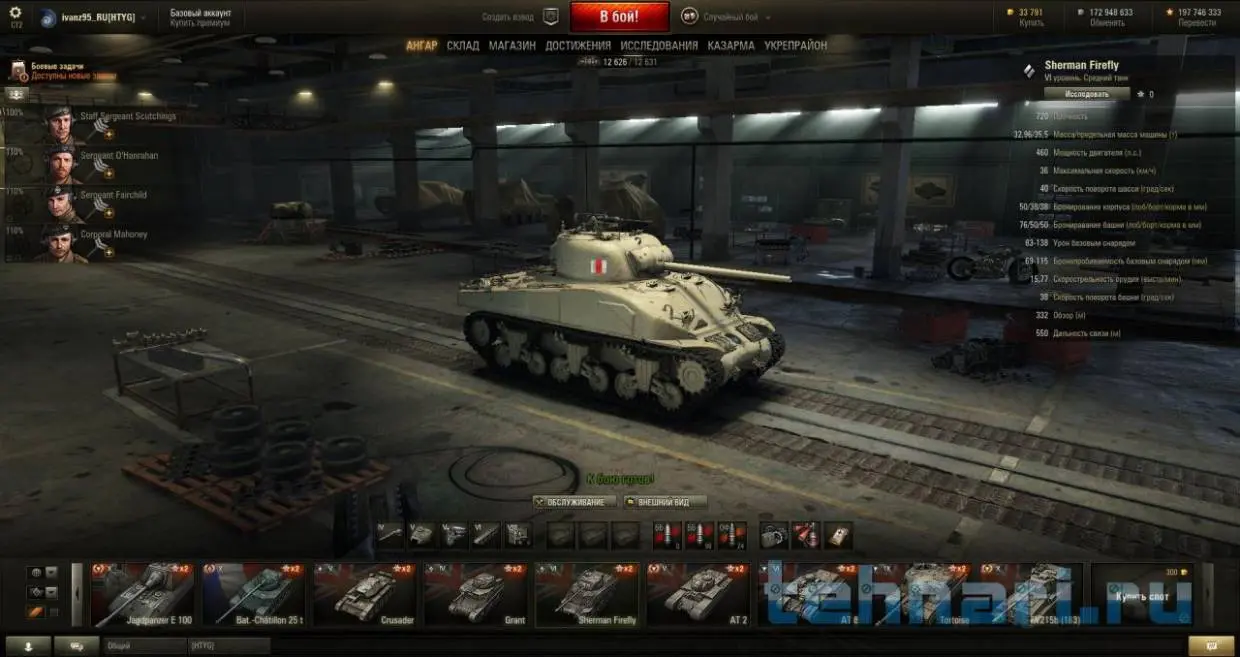Open the МАГАЗИН tab

point(512,46)
